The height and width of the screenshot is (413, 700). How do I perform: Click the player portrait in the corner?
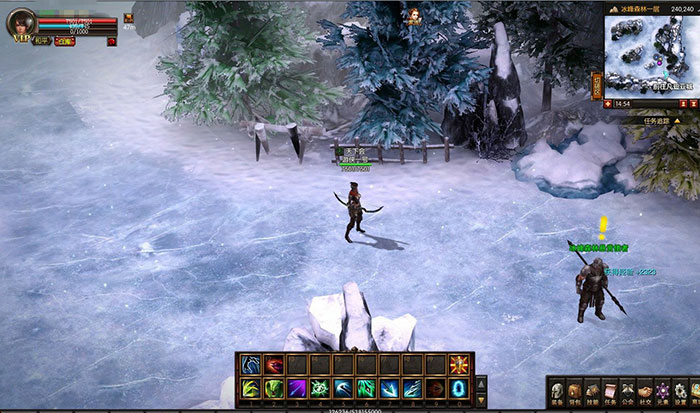tap(22, 23)
